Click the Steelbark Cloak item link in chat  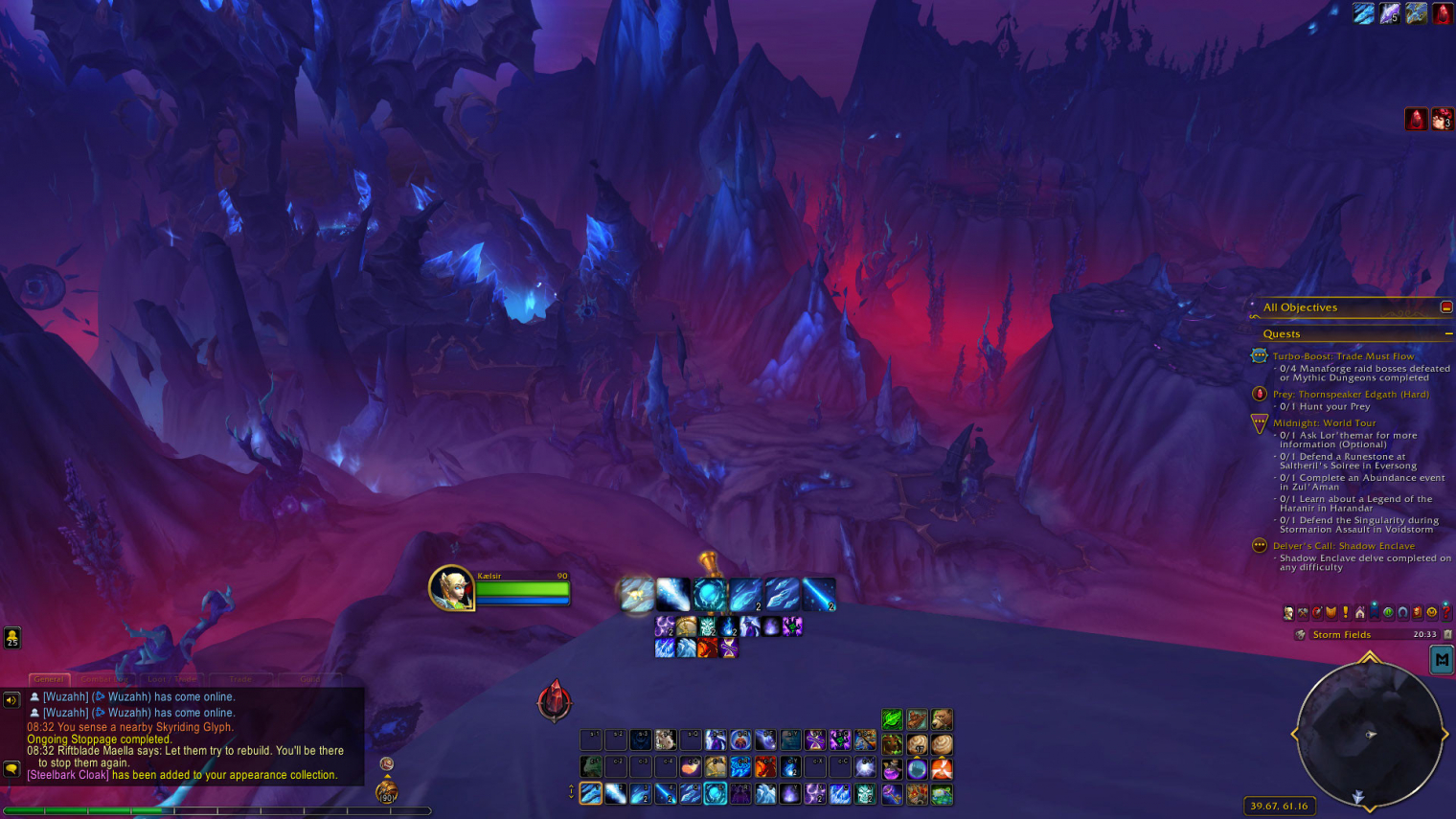(68, 775)
